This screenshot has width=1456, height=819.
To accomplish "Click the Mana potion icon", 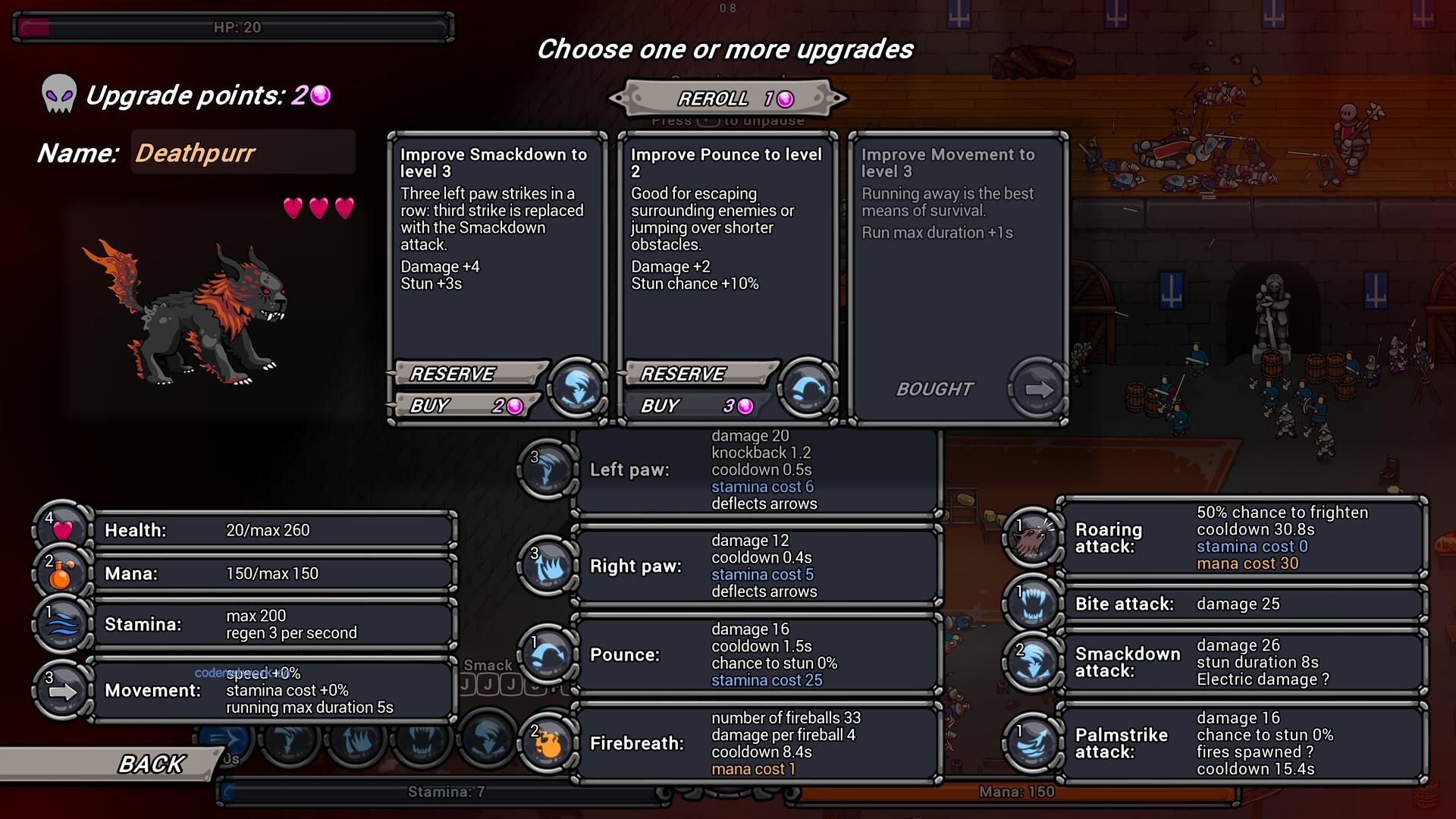I will coord(62,574).
